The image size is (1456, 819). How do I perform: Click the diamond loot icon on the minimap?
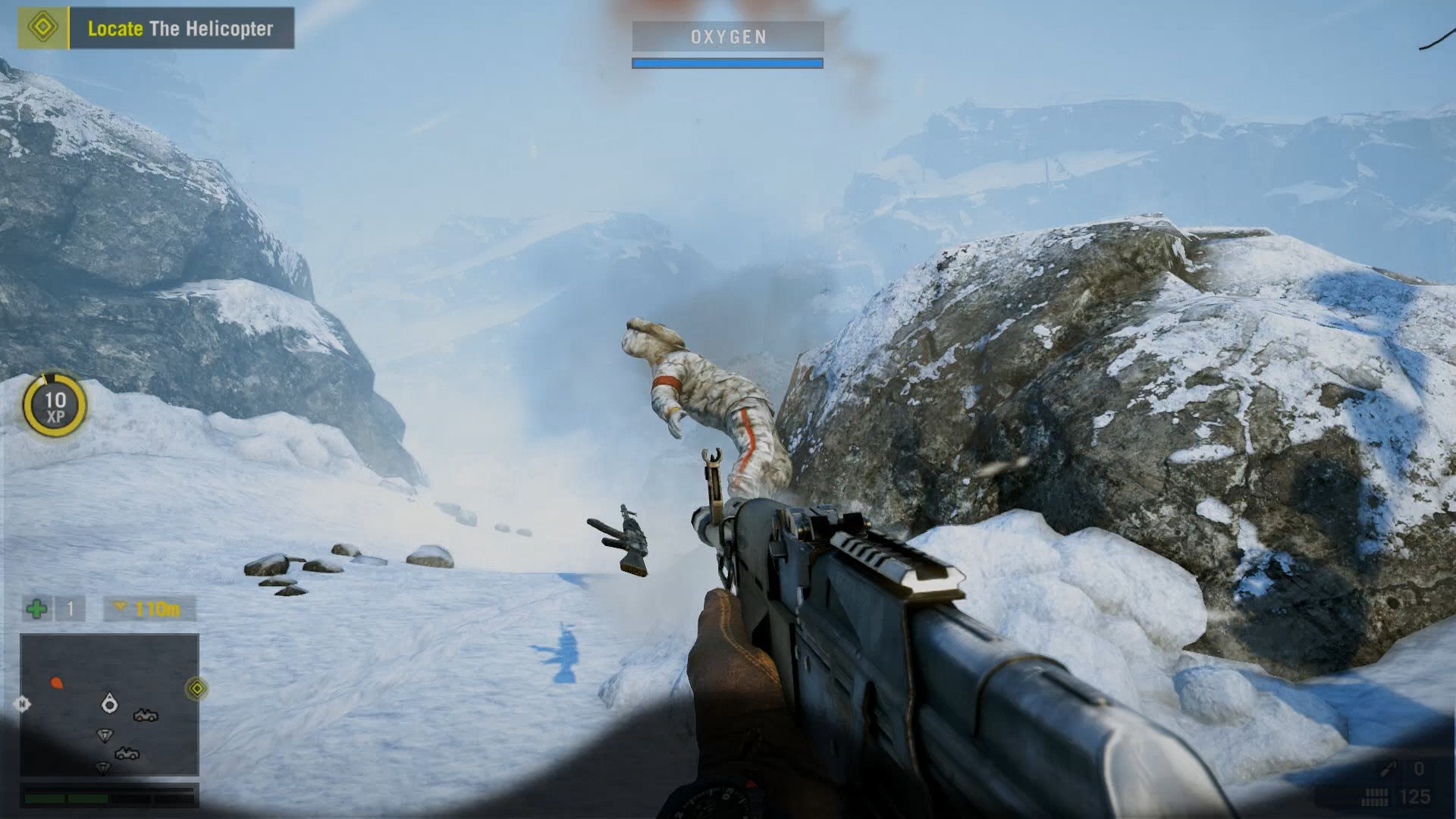coord(105,735)
